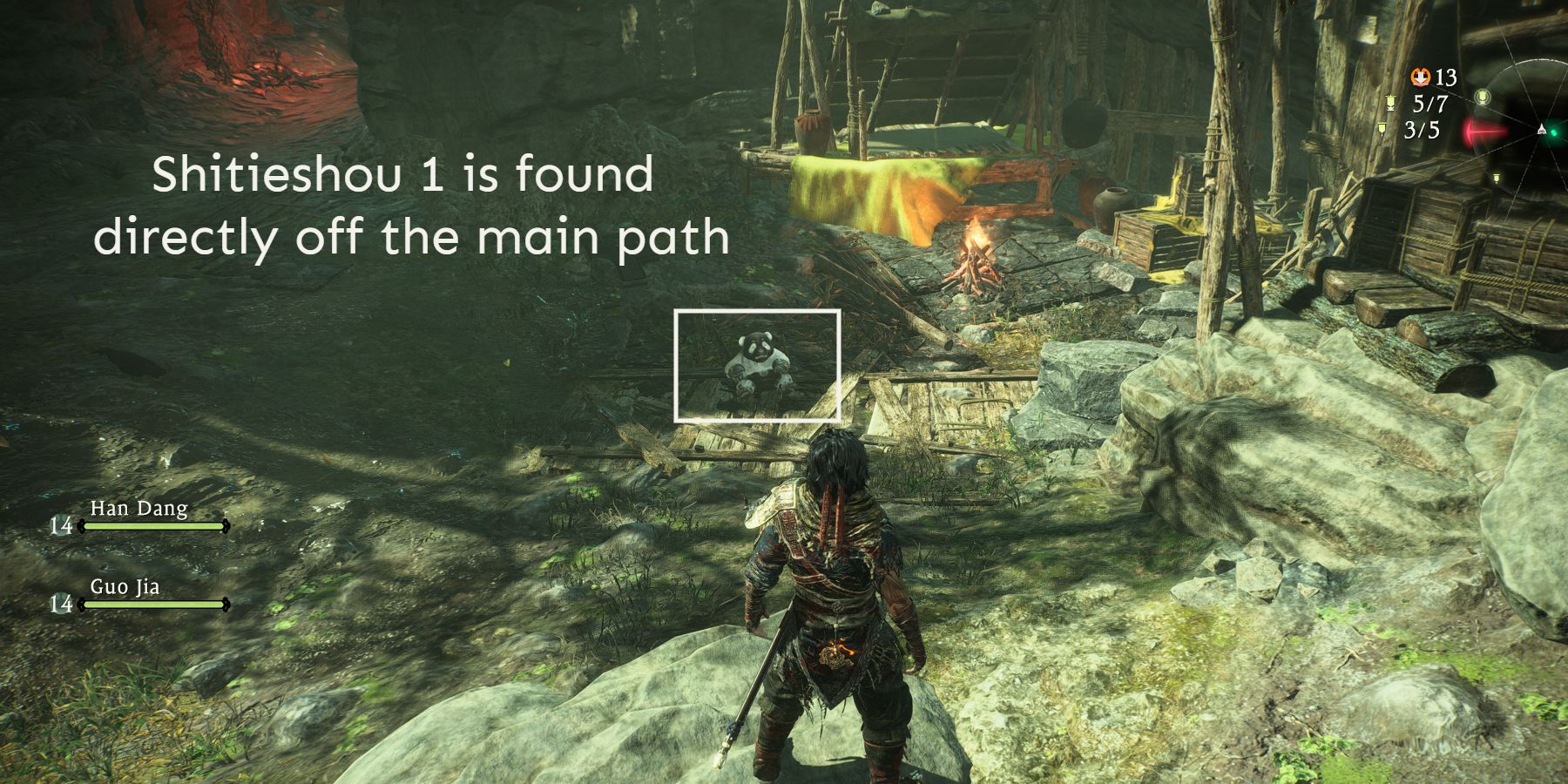Click the orange fortitude rank icon
The width and height of the screenshot is (1568, 784).
coord(1421,77)
